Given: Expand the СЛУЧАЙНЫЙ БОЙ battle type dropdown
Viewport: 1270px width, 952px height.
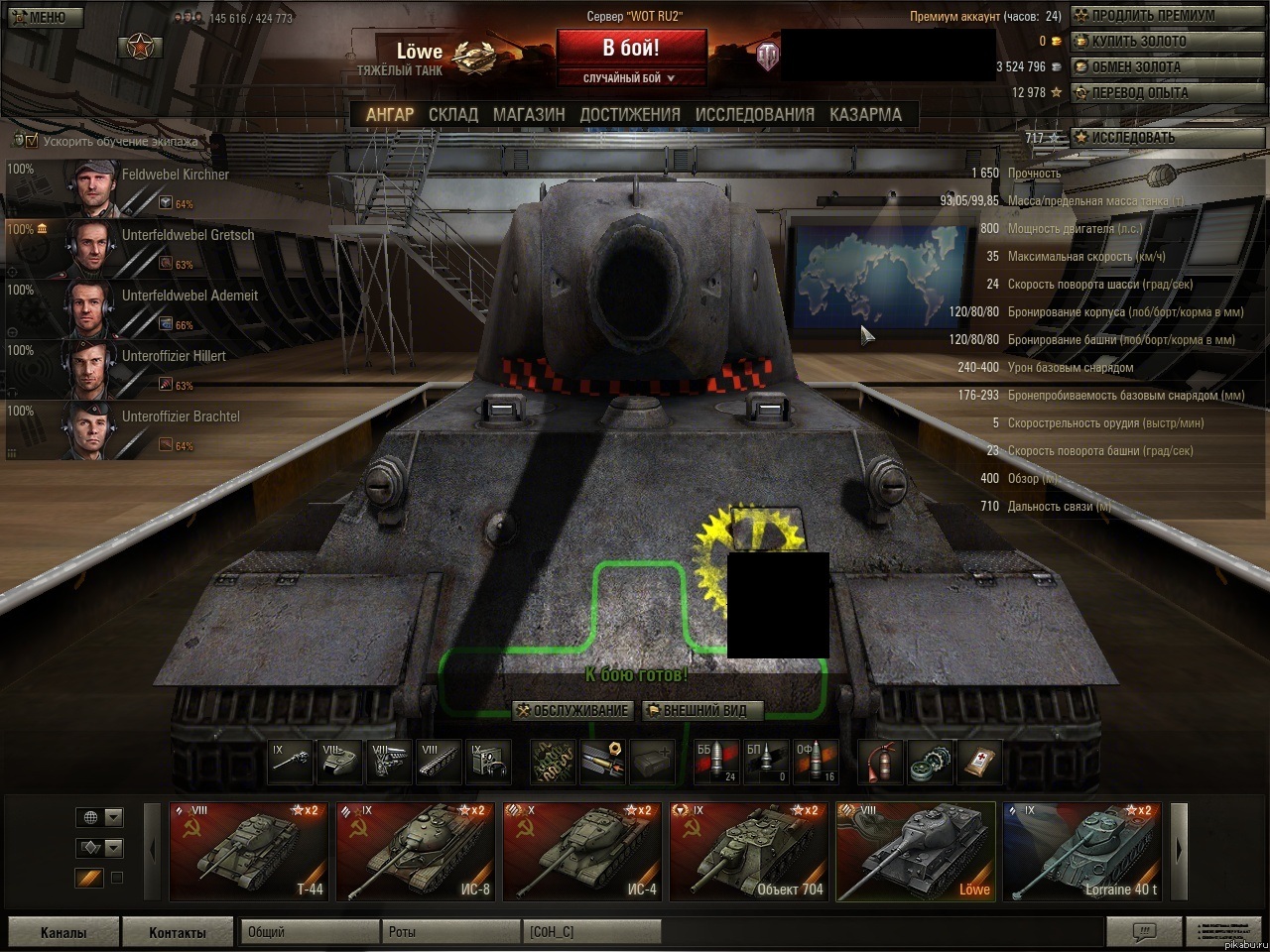Looking at the screenshot, I should coord(631,78).
